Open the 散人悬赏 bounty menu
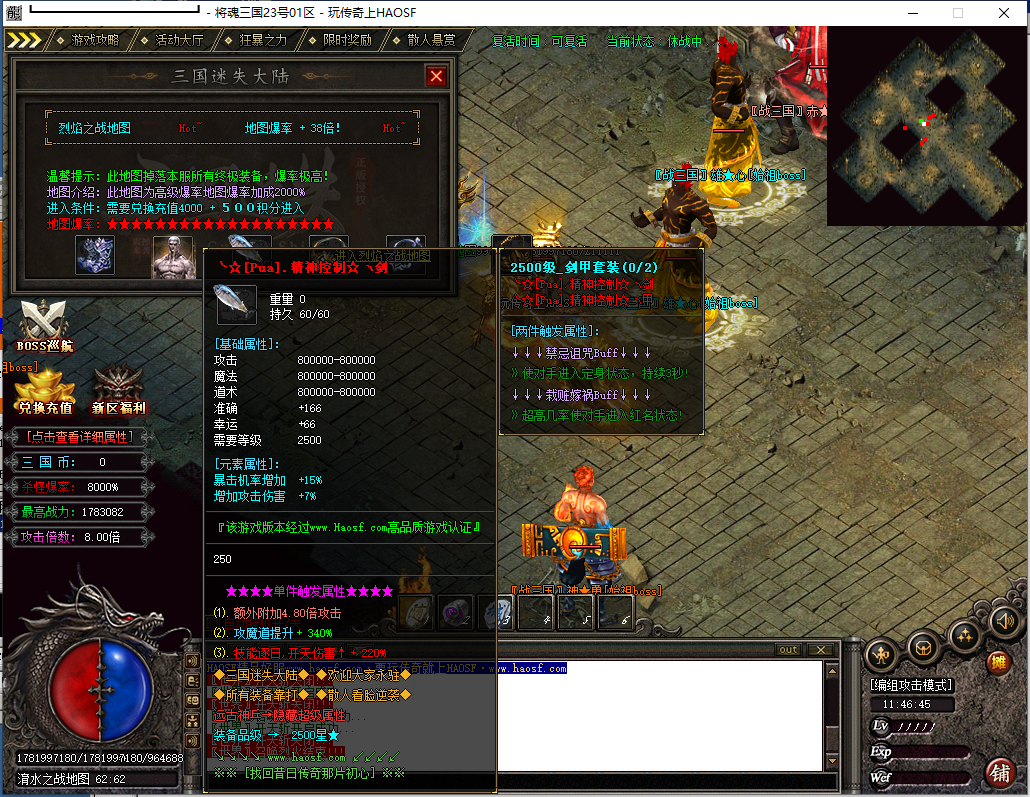This screenshot has height=797, width=1030. tap(431, 40)
